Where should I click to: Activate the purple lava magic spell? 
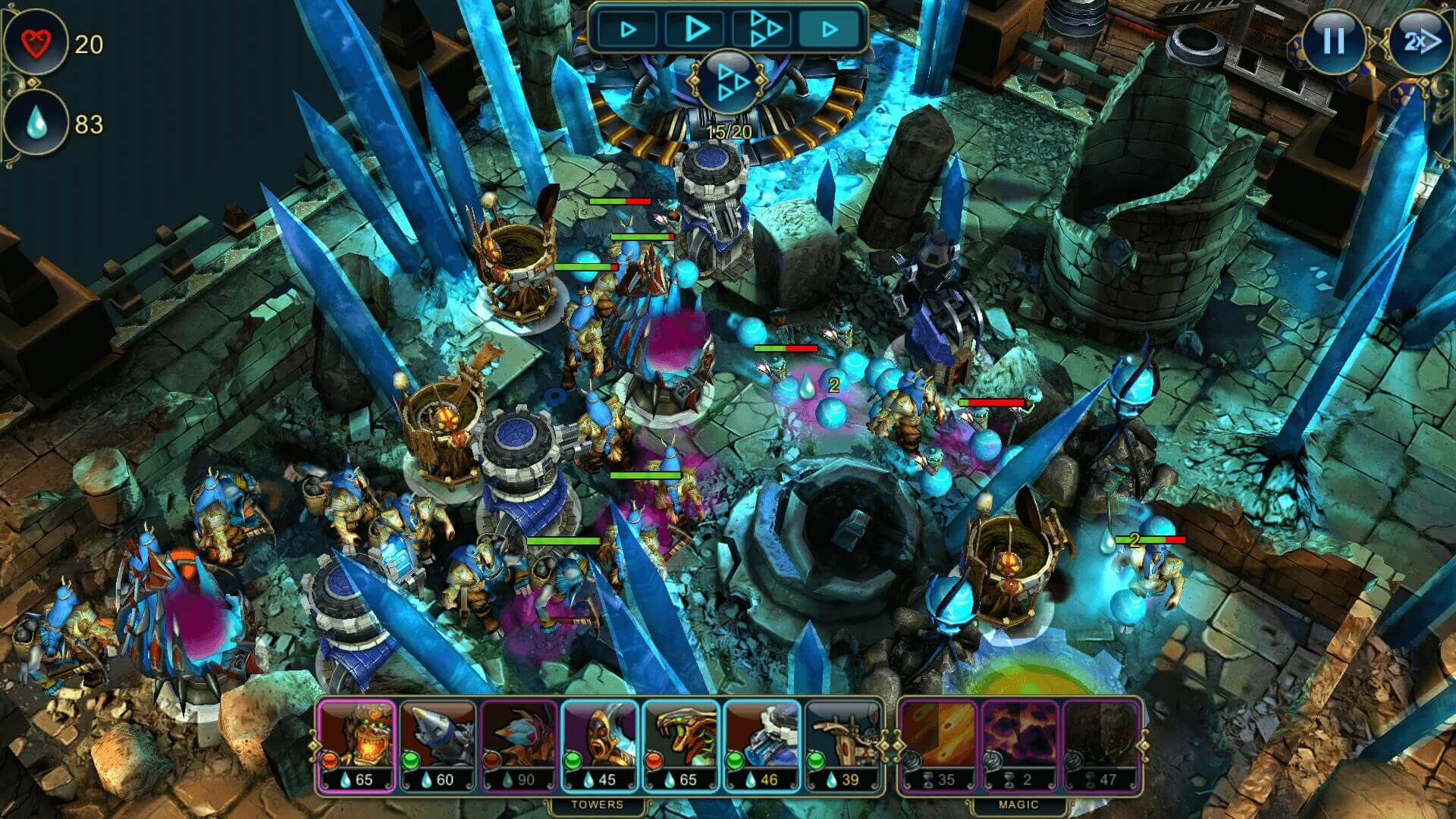[1020, 745]
